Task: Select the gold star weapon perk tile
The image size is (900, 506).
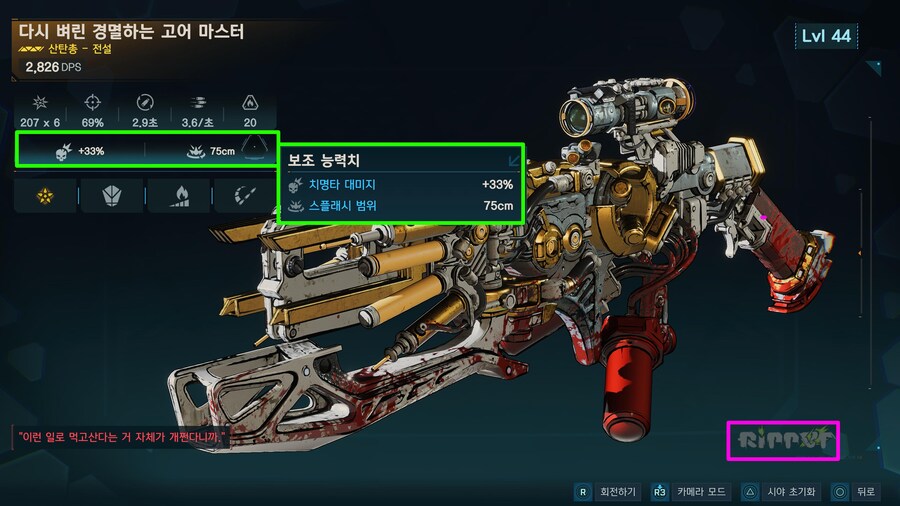Action: click(x=46, y=196)
